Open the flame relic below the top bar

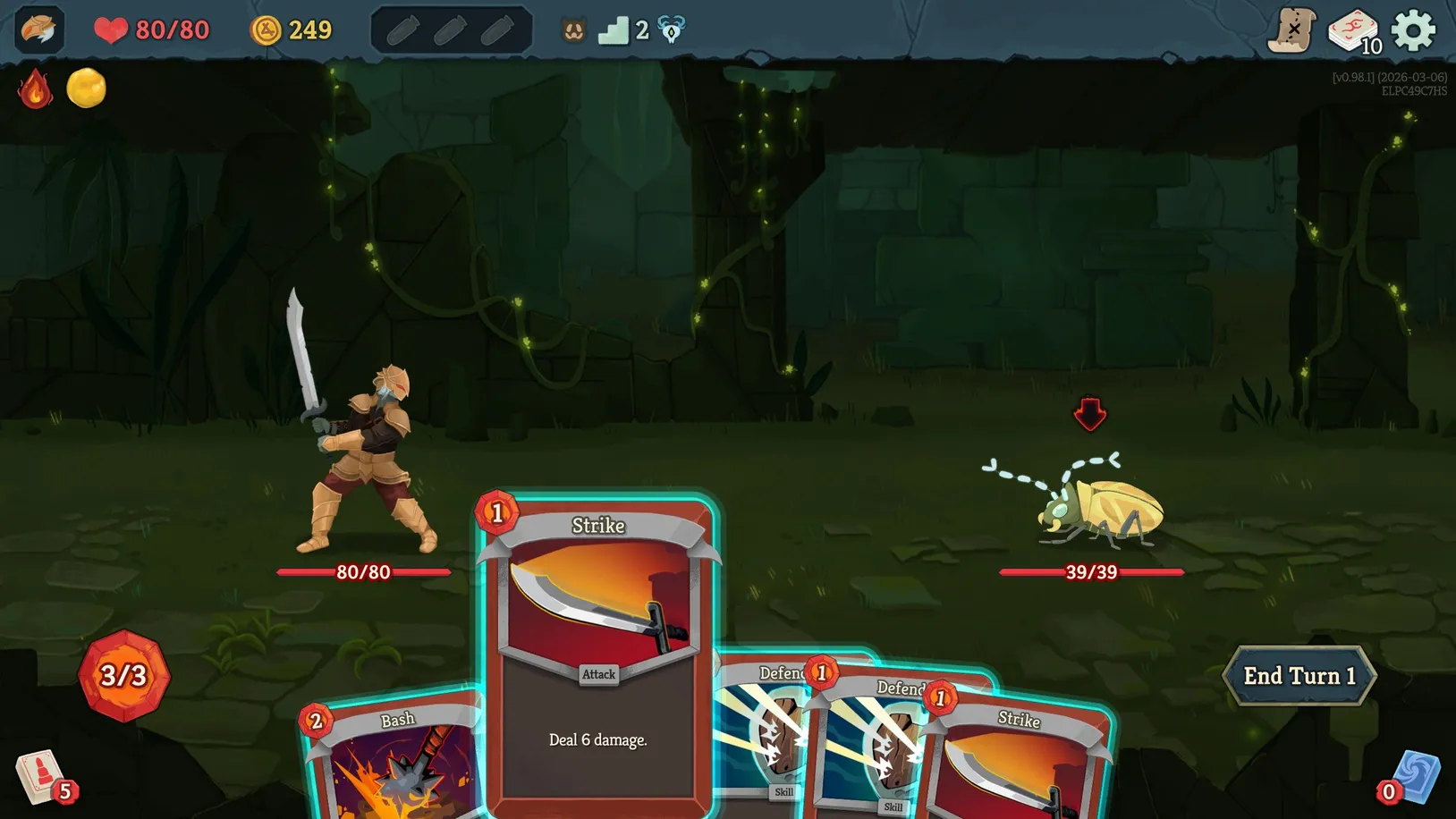pos(36,89)
